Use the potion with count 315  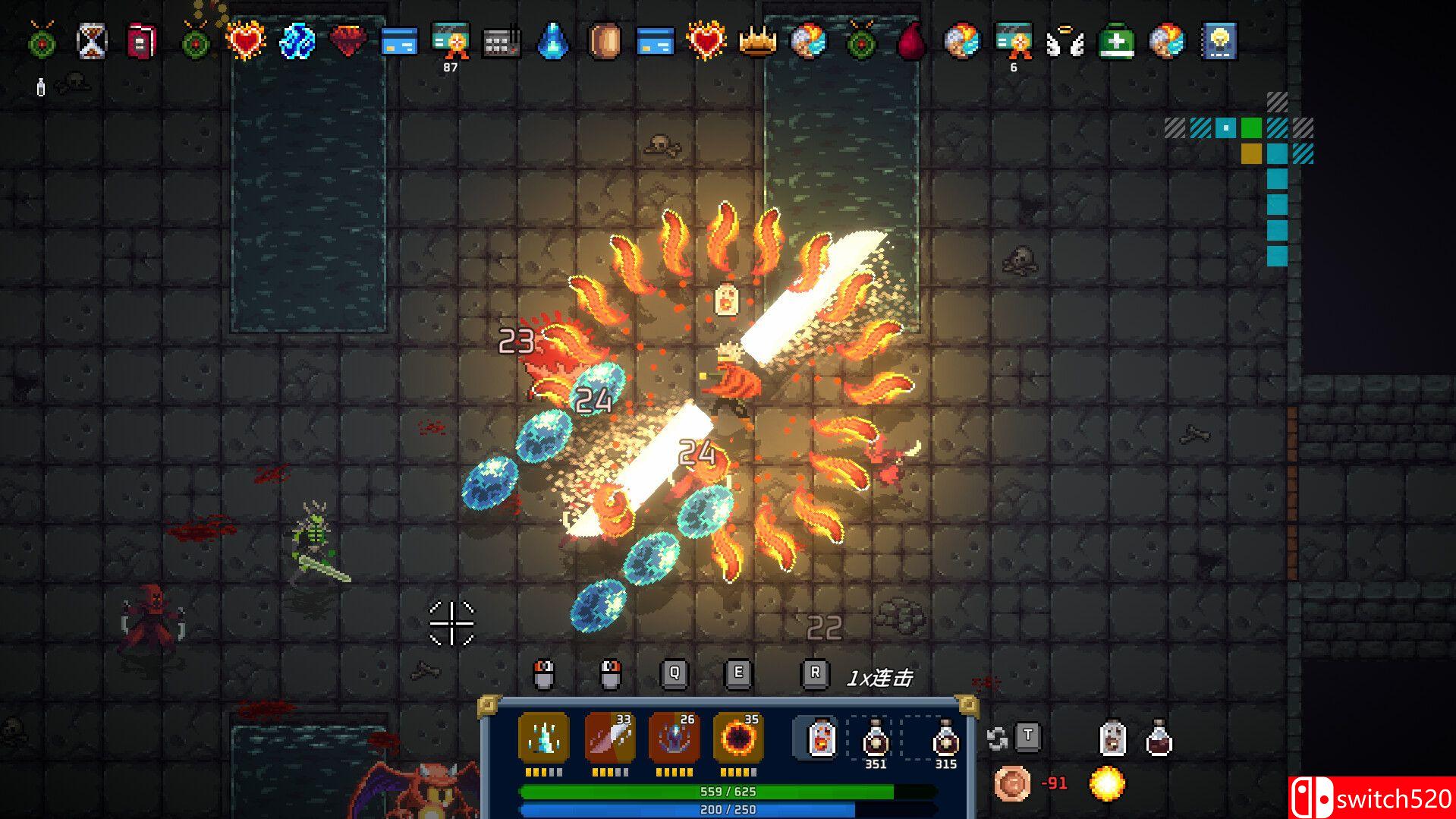[945, 737]
